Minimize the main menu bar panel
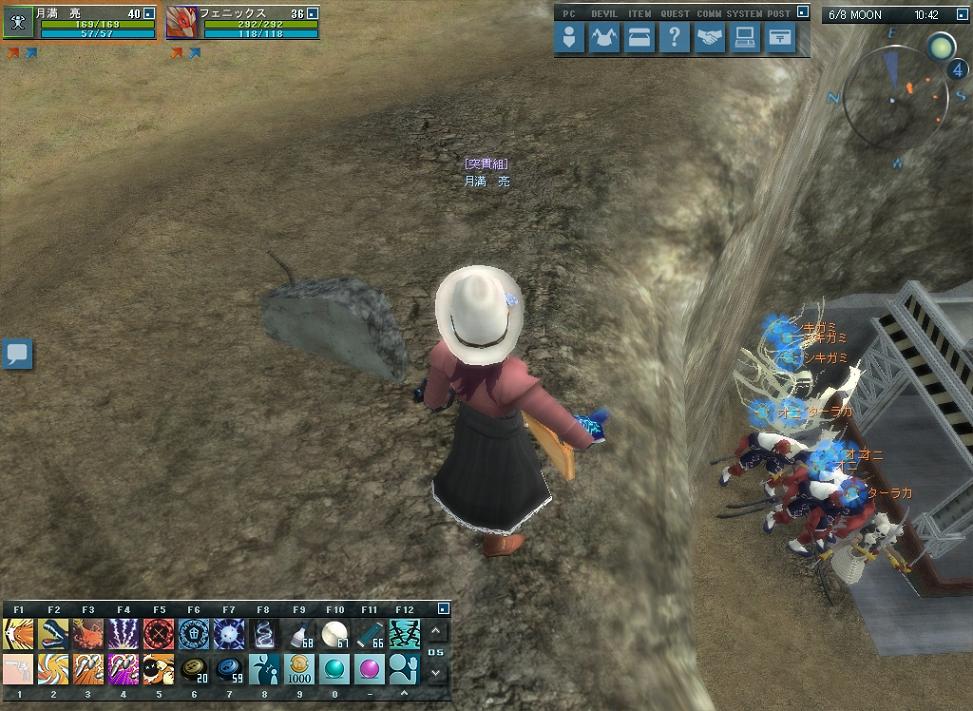This screenshot has width=973, height=711. 802,14
